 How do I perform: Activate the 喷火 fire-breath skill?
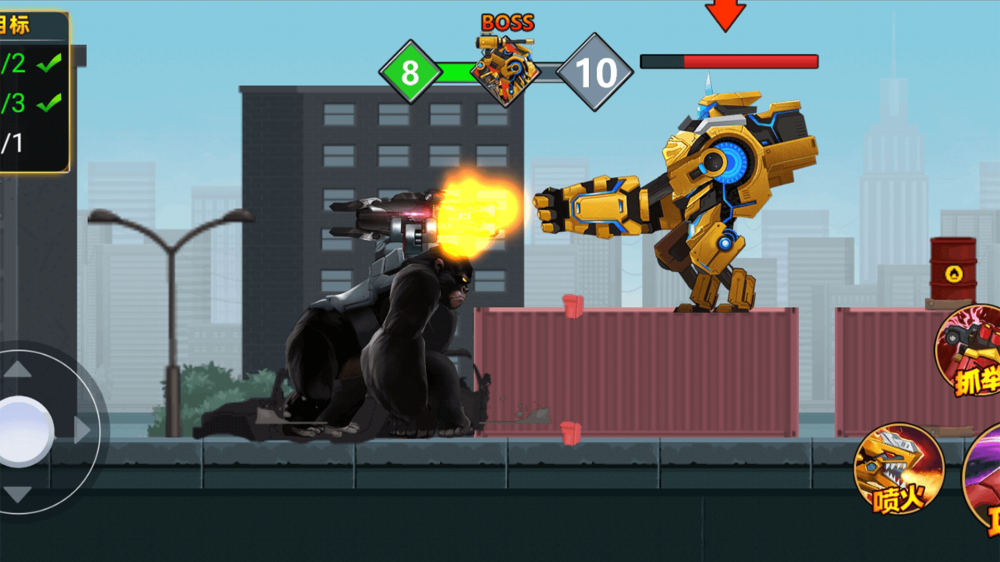pyautogui.click(x=898, y=469)
